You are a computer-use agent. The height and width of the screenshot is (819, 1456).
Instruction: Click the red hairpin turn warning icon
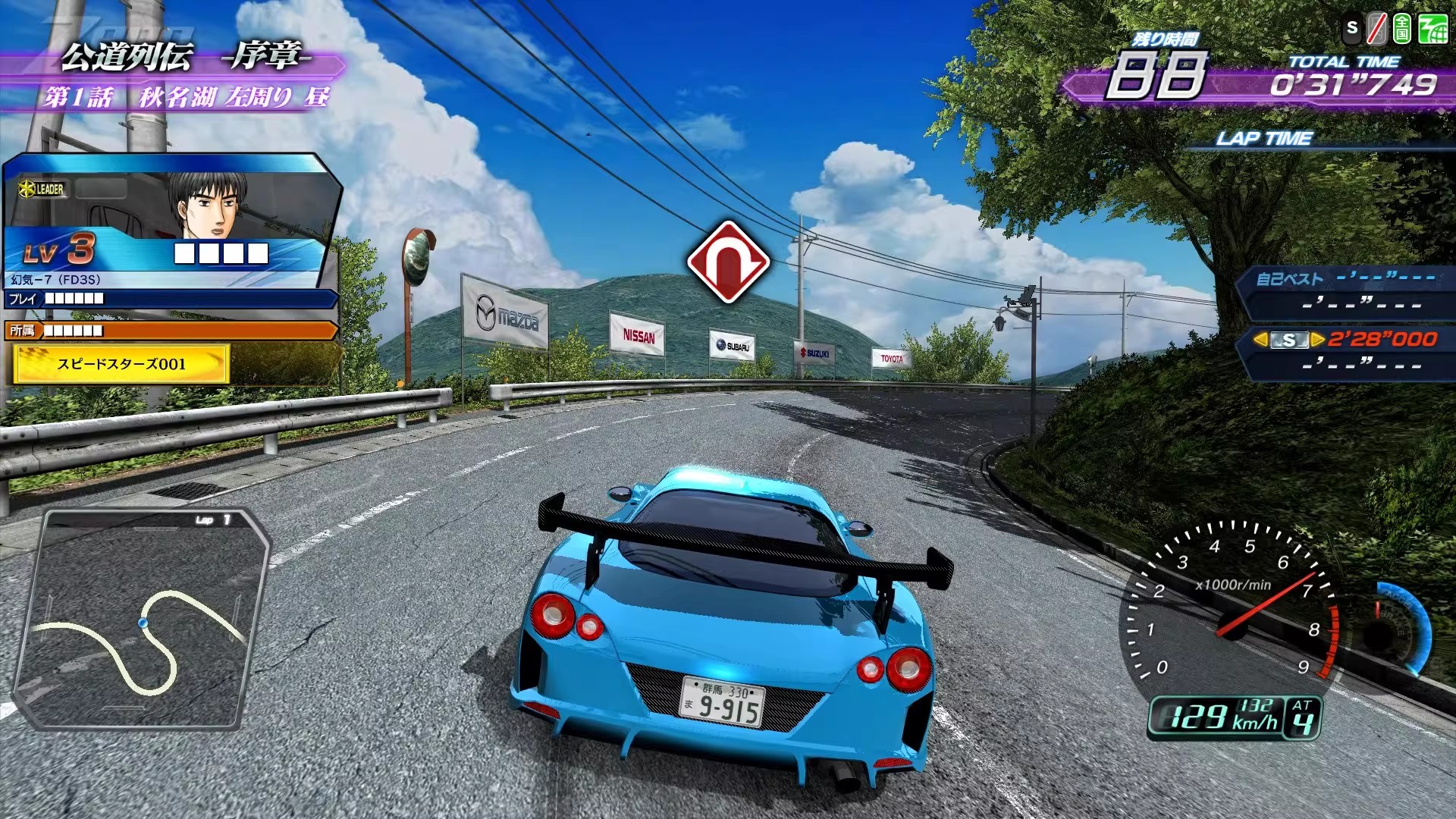click(728, 262)
